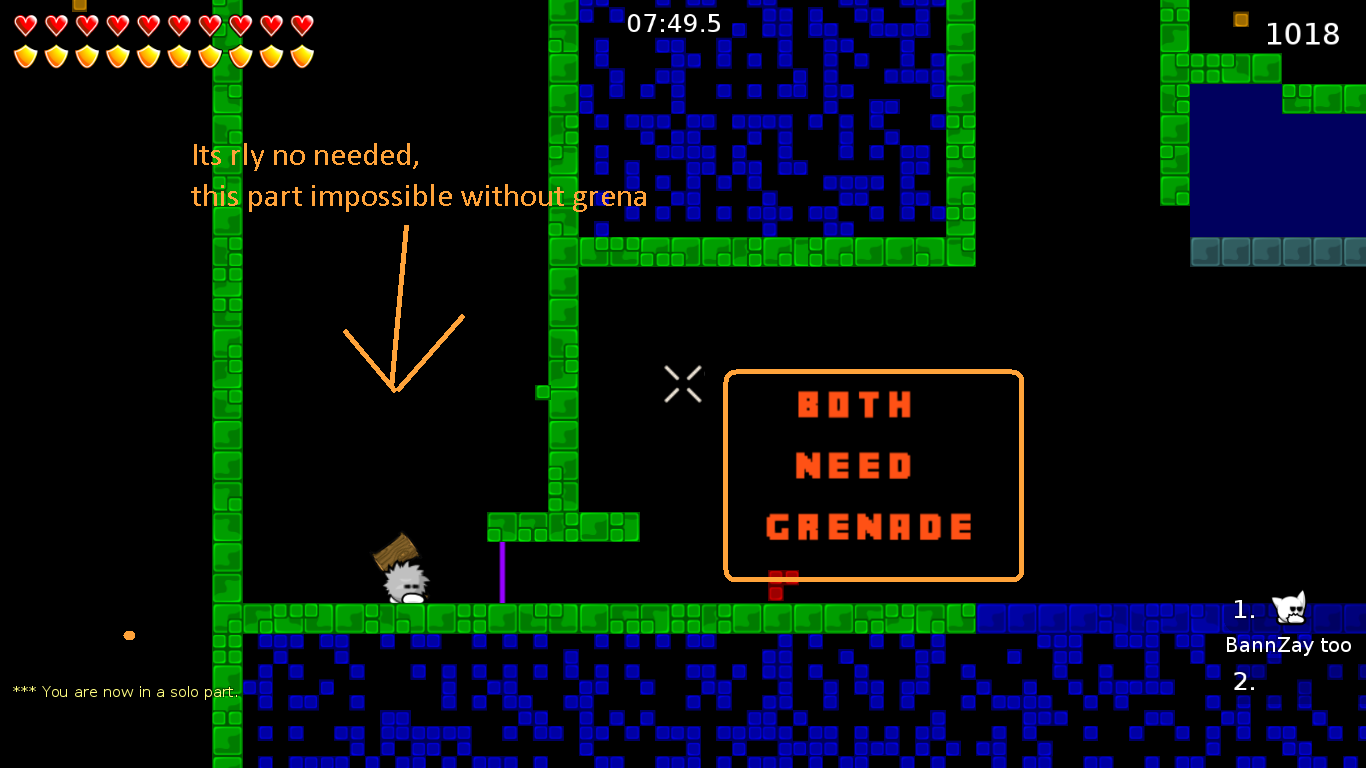Image resolution: width=1366 pixels, height=768 pixels.
Task: Click the rank 1 scoreboard label
Action: [x=1243, y=609]
